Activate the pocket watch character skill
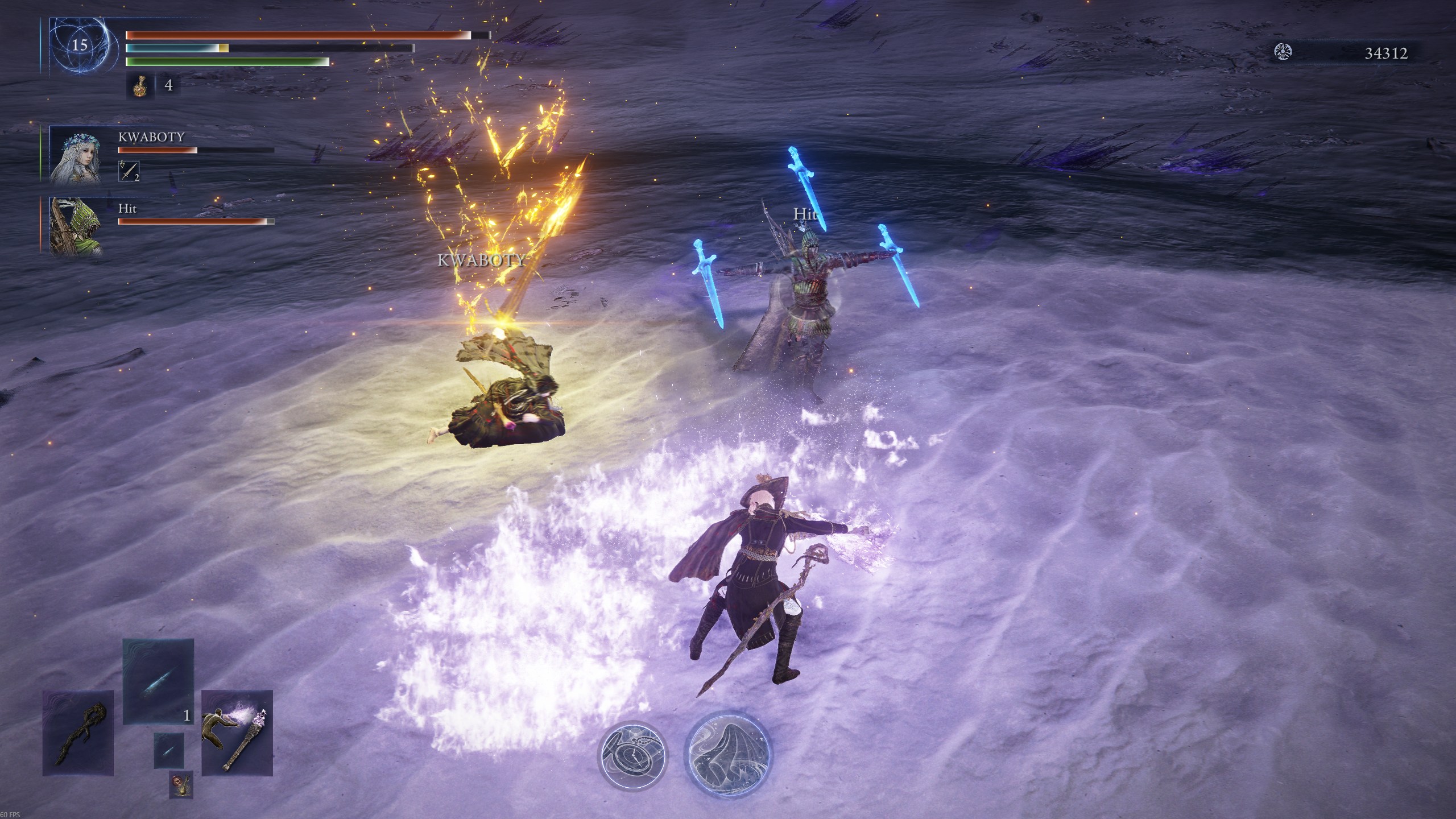Image resolution: width=1456 pixels, height=819 pixels. 633,754
